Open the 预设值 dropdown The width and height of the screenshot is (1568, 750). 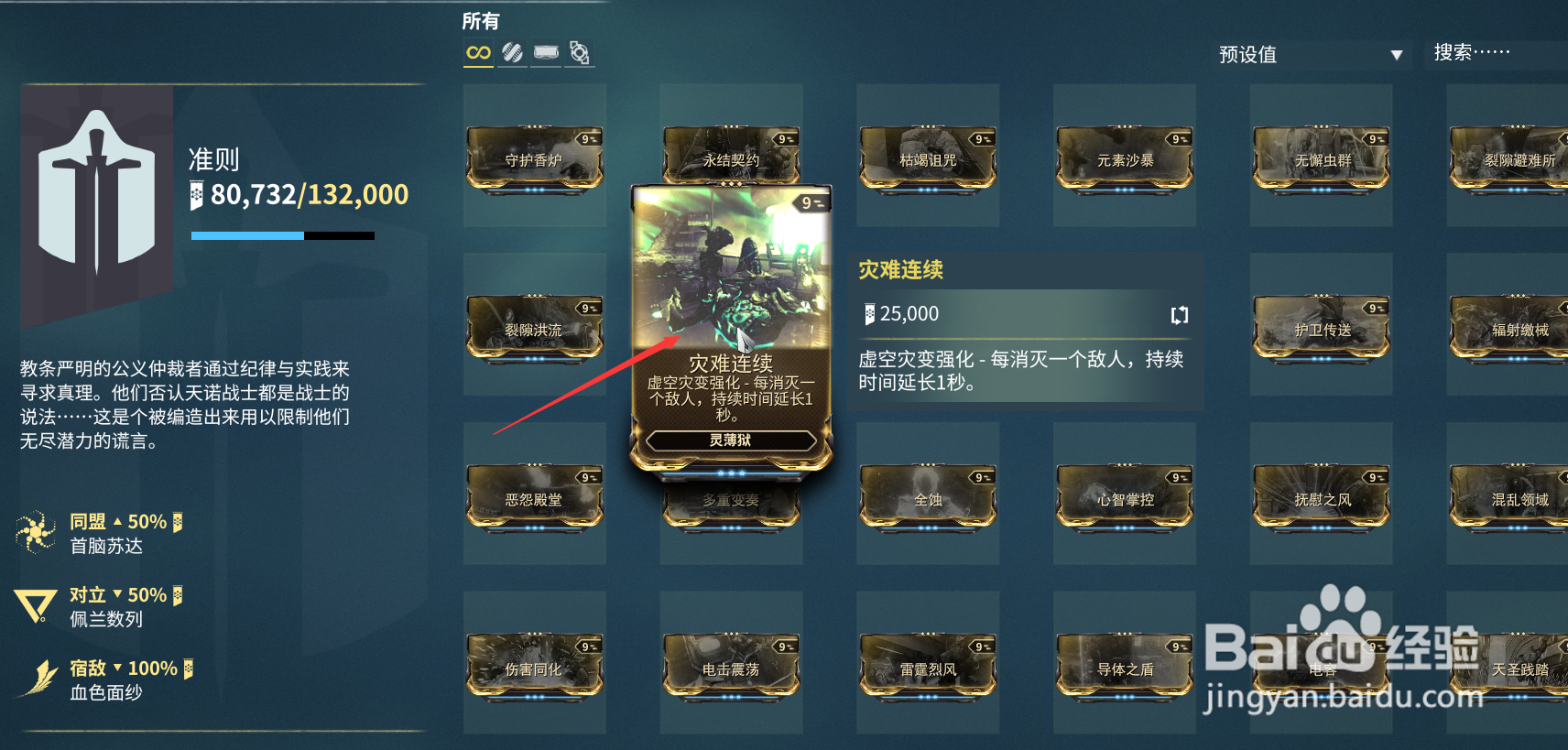[x=1310, y=55]
